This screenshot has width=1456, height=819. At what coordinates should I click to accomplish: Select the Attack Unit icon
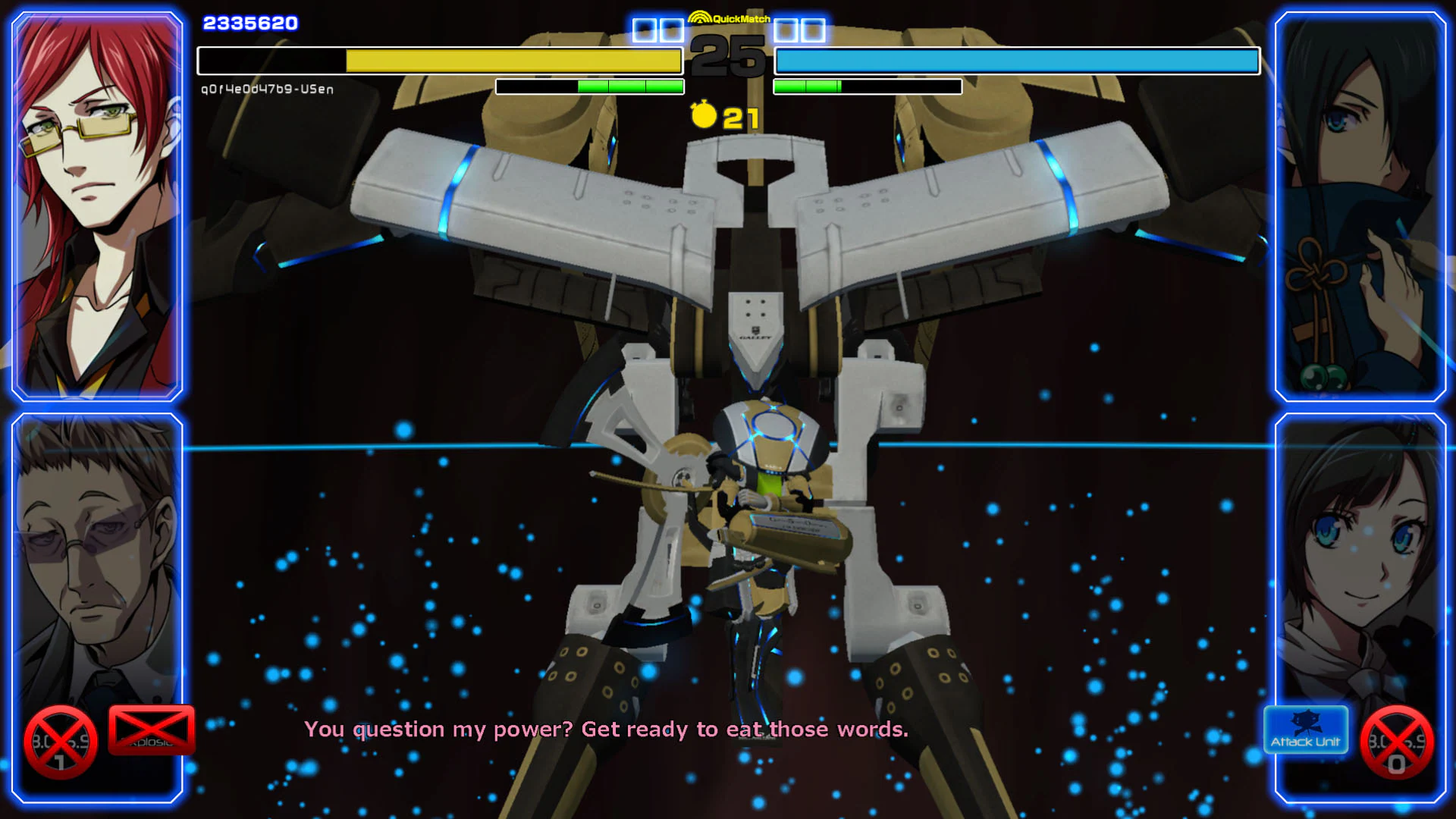click(x=1306, y=730)
